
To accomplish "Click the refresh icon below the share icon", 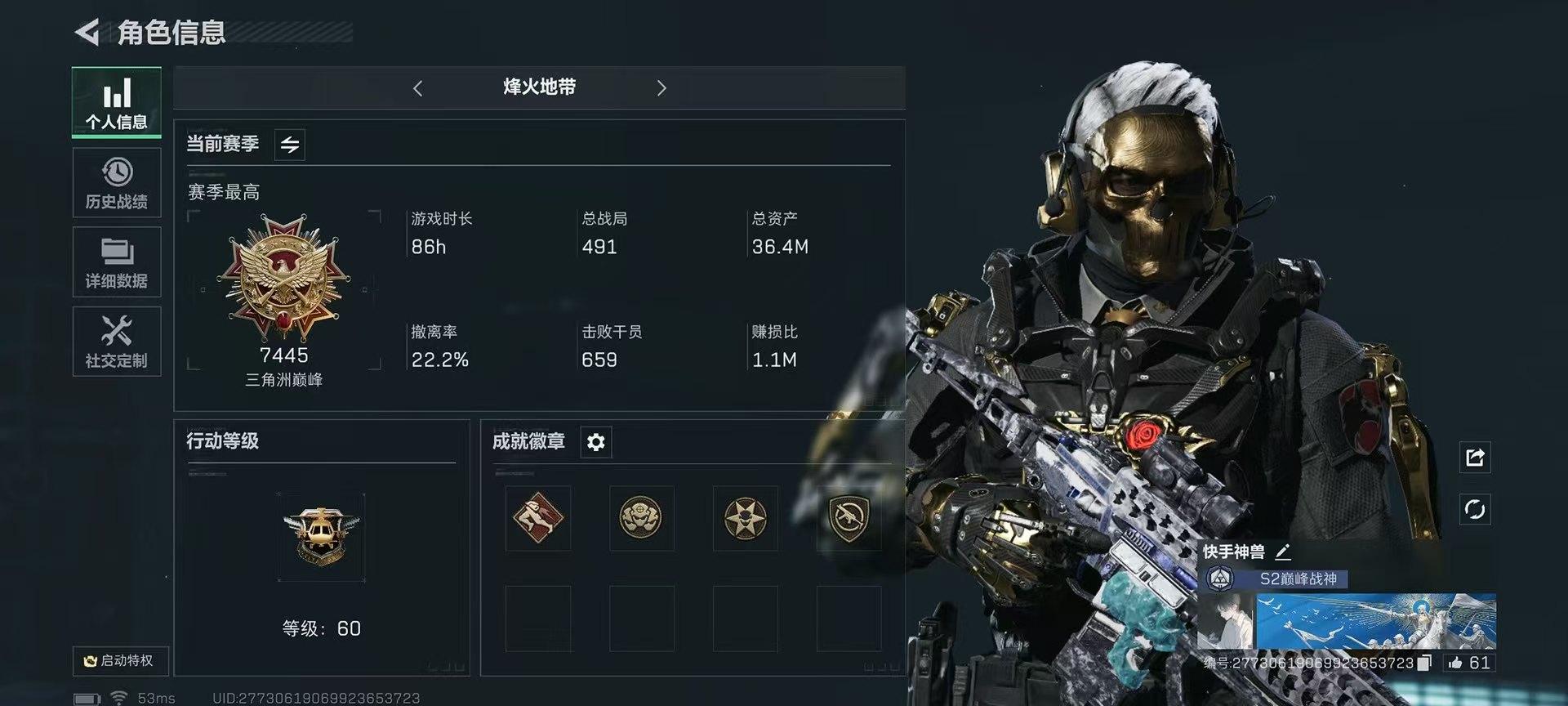I will (x=1475, y=508).
